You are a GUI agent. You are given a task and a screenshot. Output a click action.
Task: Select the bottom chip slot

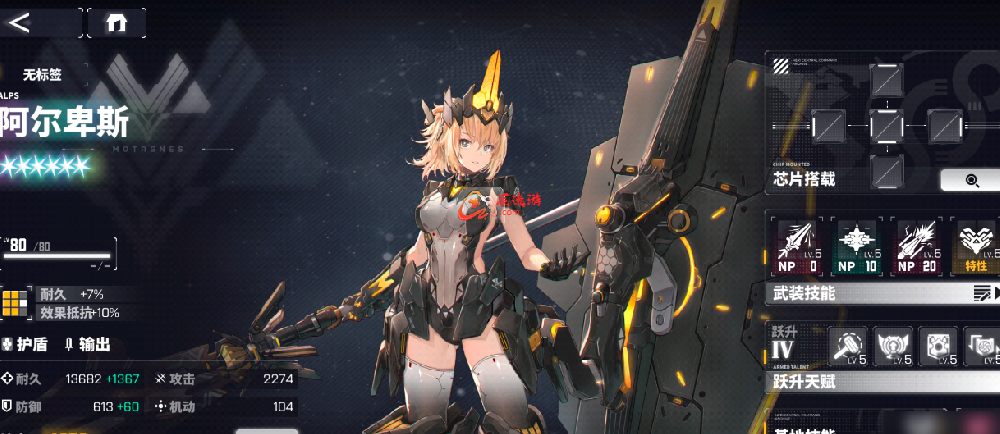pos(886,170)
